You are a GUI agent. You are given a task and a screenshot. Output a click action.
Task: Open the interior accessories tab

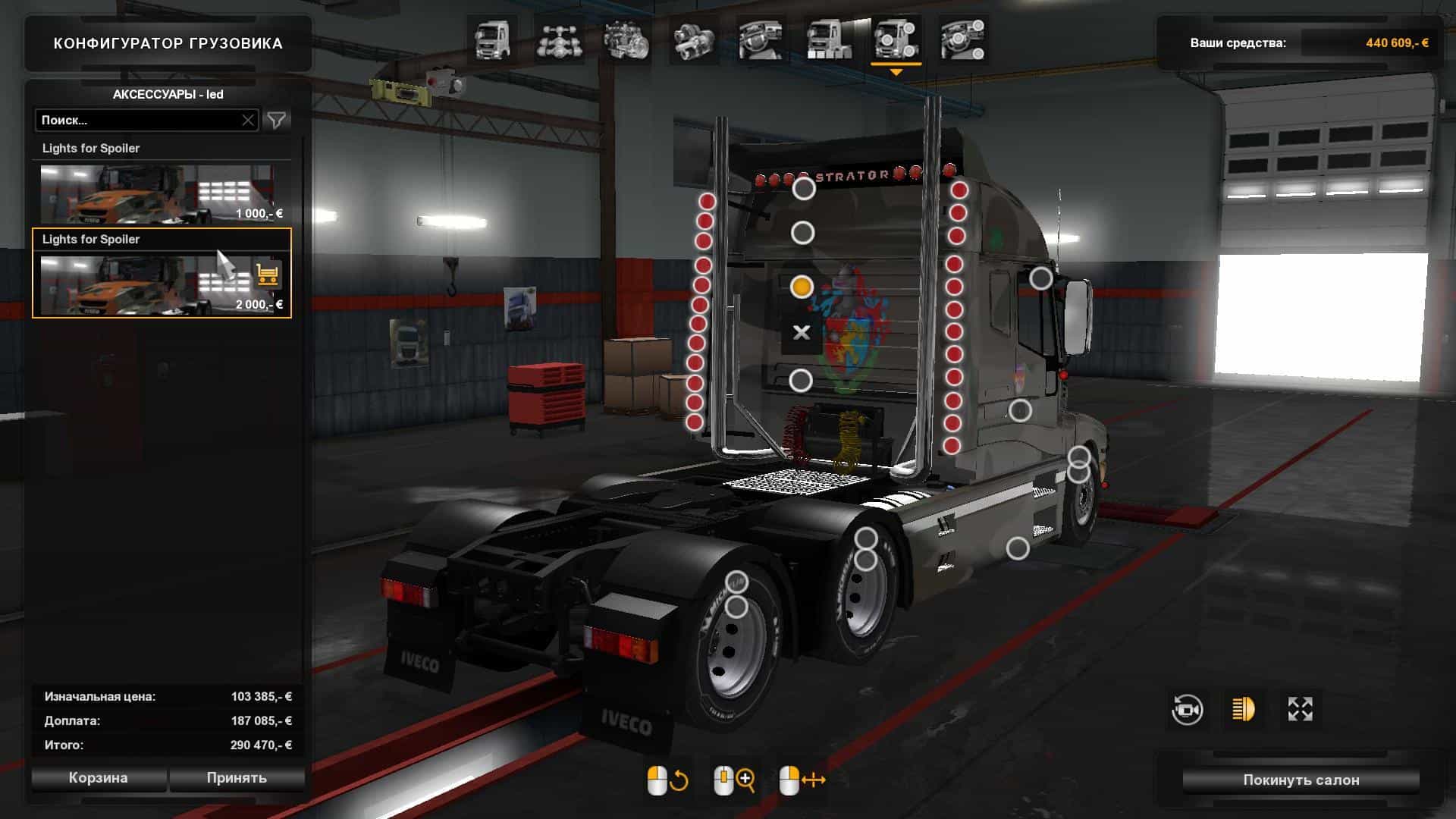coord(963,40)
